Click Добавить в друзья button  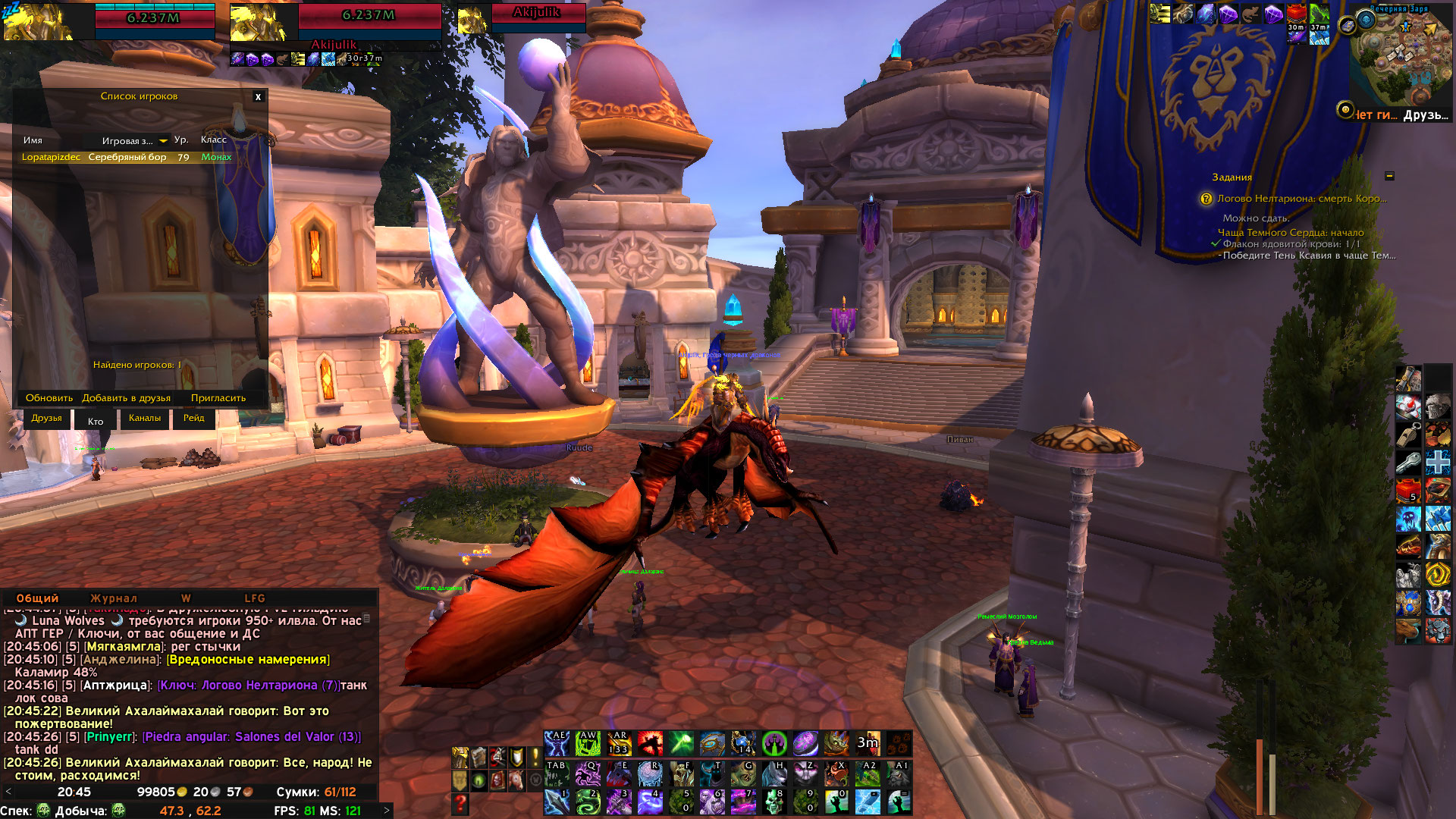tap(126, 398)
